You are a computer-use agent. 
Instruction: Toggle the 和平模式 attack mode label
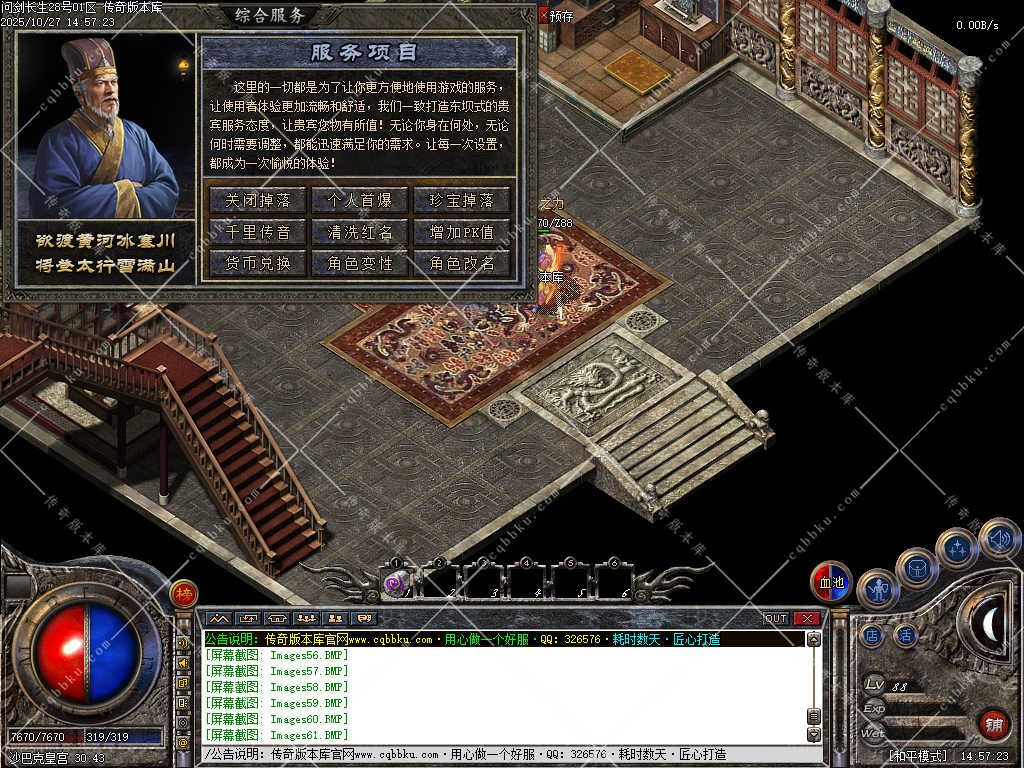pos(917,755)
